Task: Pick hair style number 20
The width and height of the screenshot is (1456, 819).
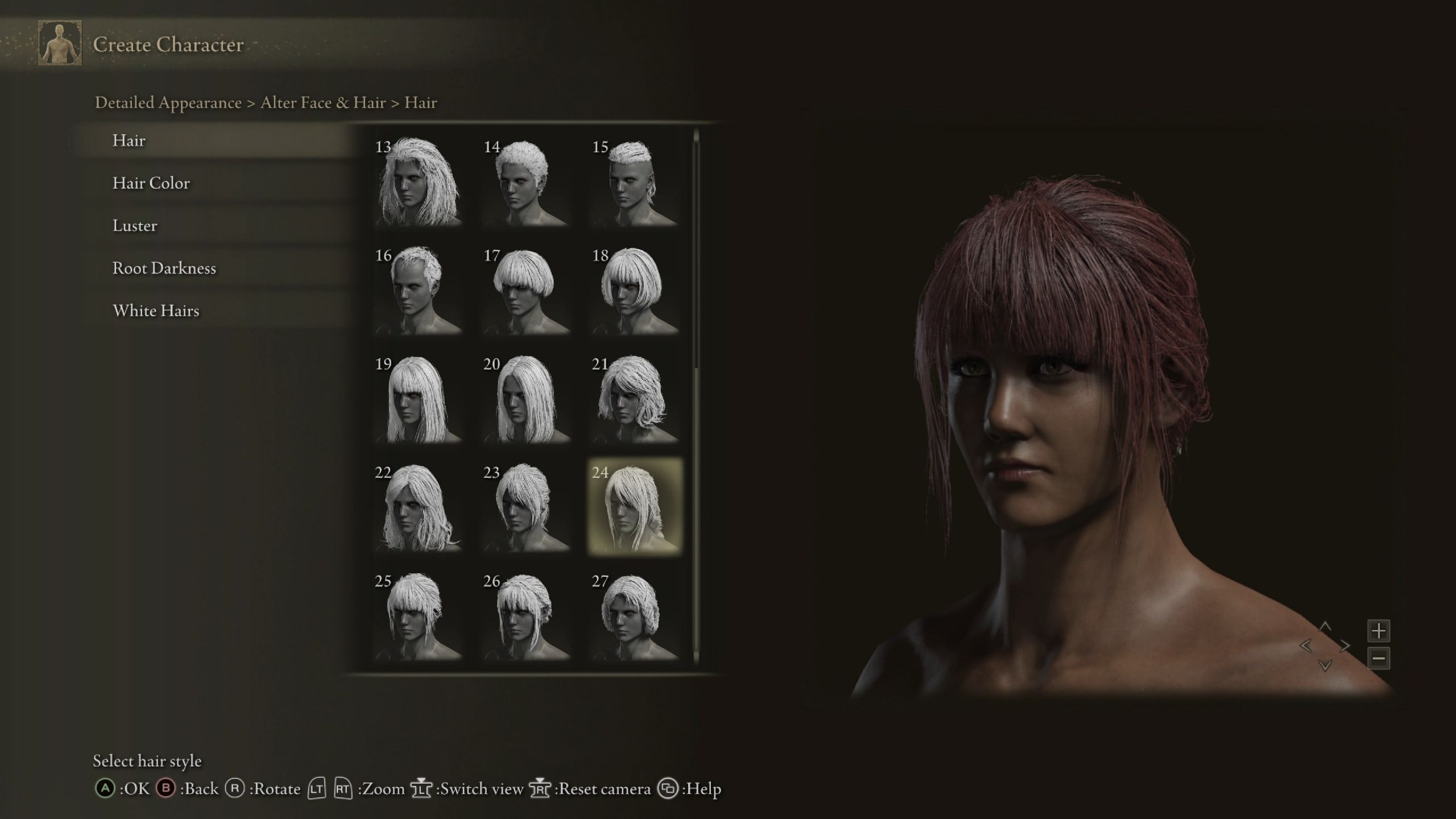Action: [x=526, y=399]
